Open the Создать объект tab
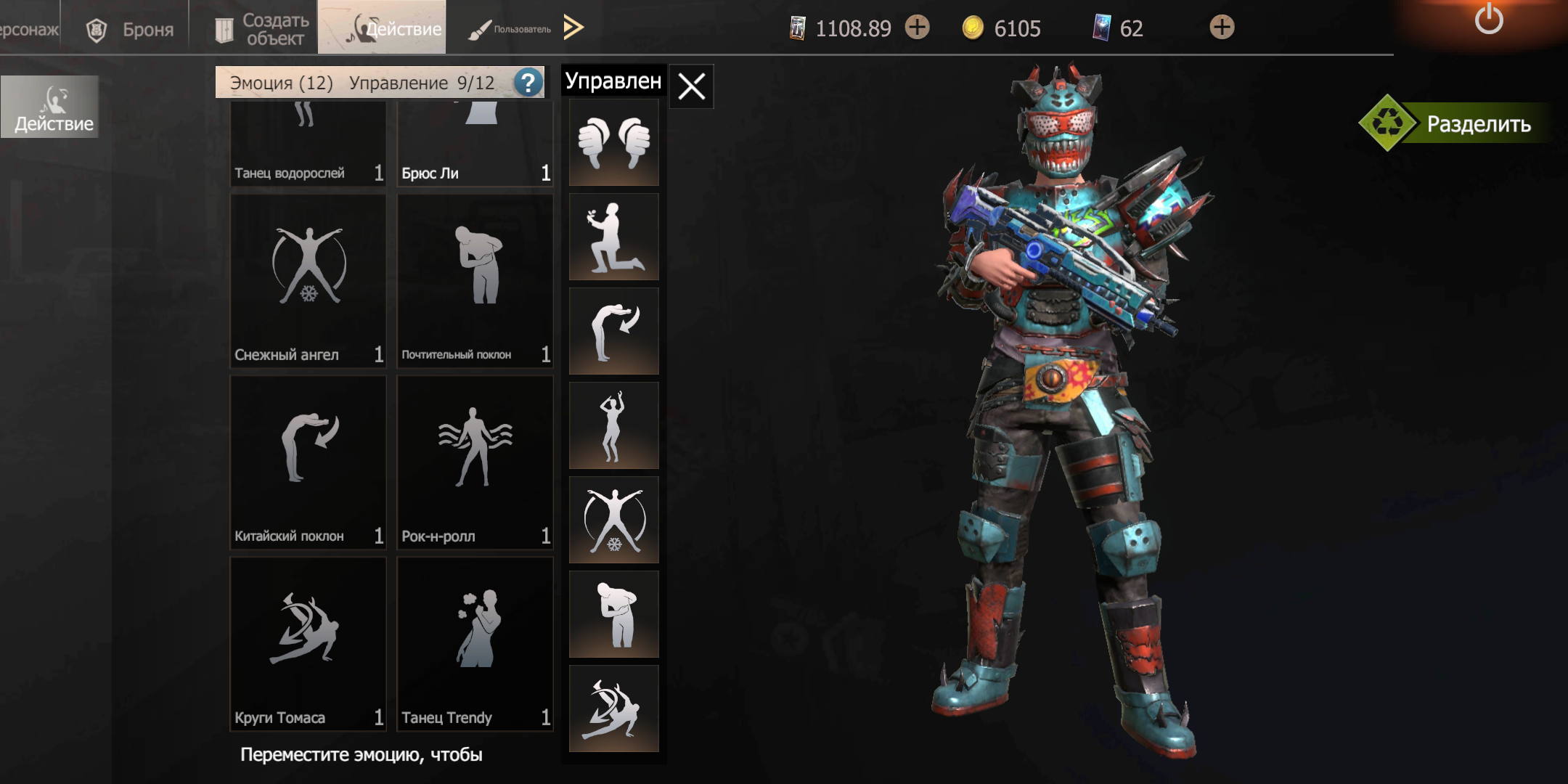The height and width of the screenshot is (784, 1568). point(260,29)
